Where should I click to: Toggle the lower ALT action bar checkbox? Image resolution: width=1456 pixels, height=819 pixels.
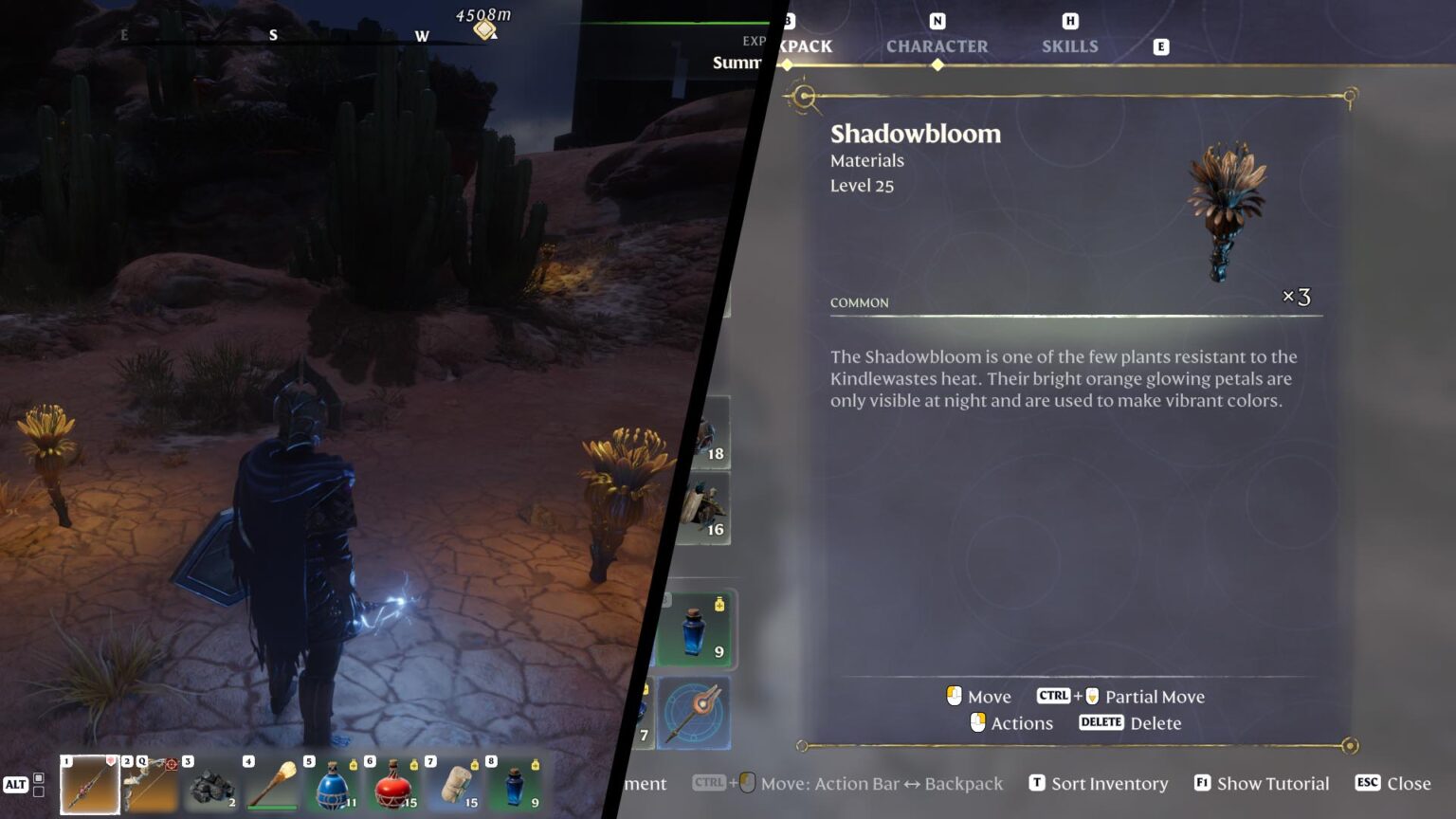(x=37, y=793)
